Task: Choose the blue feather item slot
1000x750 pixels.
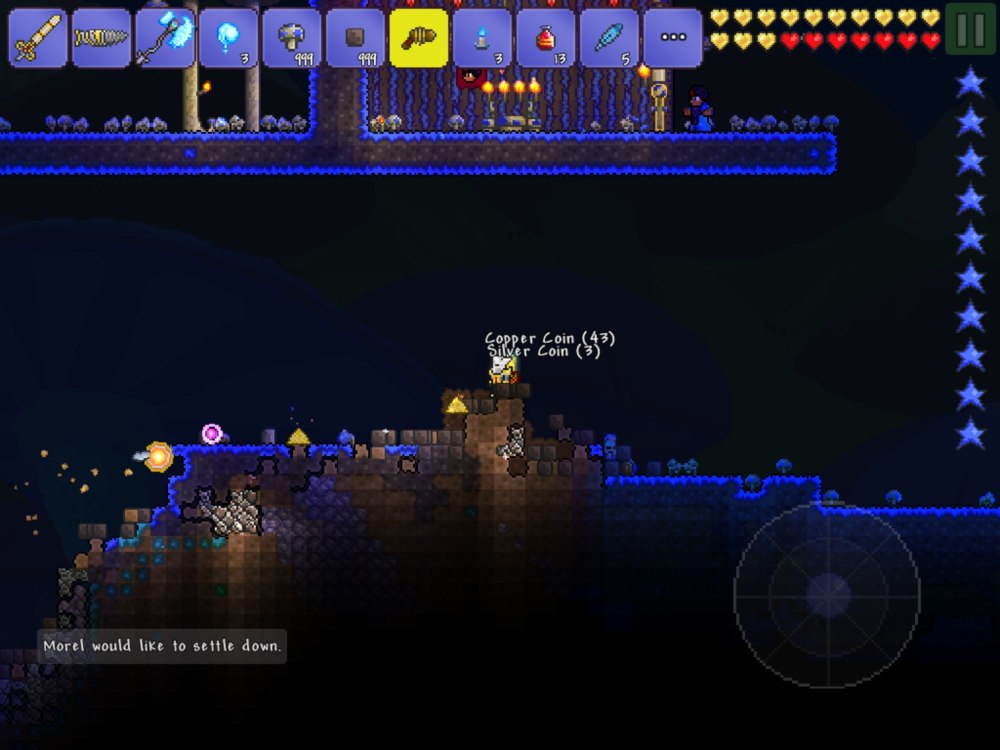Action: pyautogui.click(x=609, y=38)
